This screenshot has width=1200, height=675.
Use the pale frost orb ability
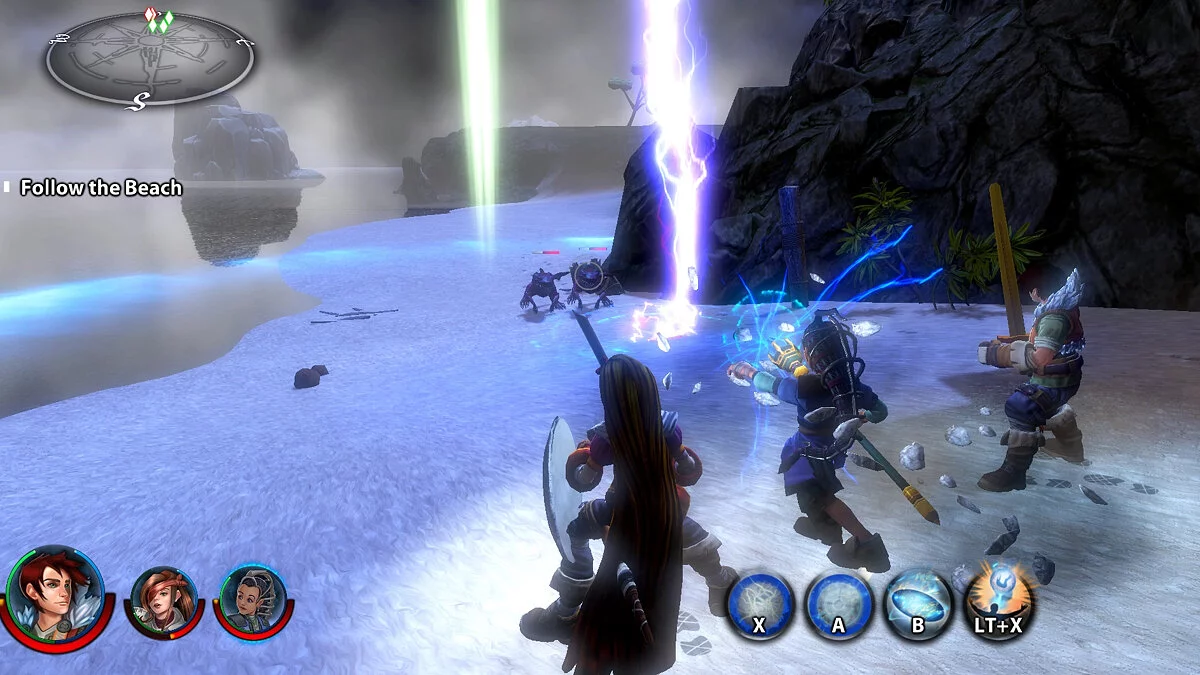coord(838,603)
